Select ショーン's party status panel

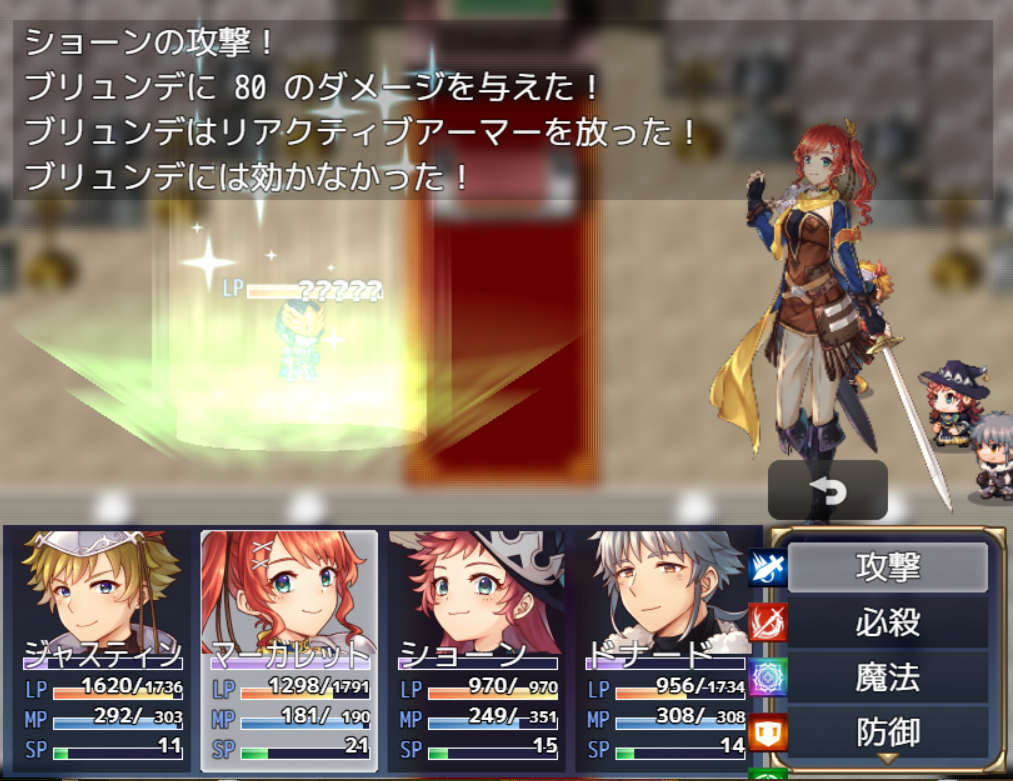click(x=477, y=650)
